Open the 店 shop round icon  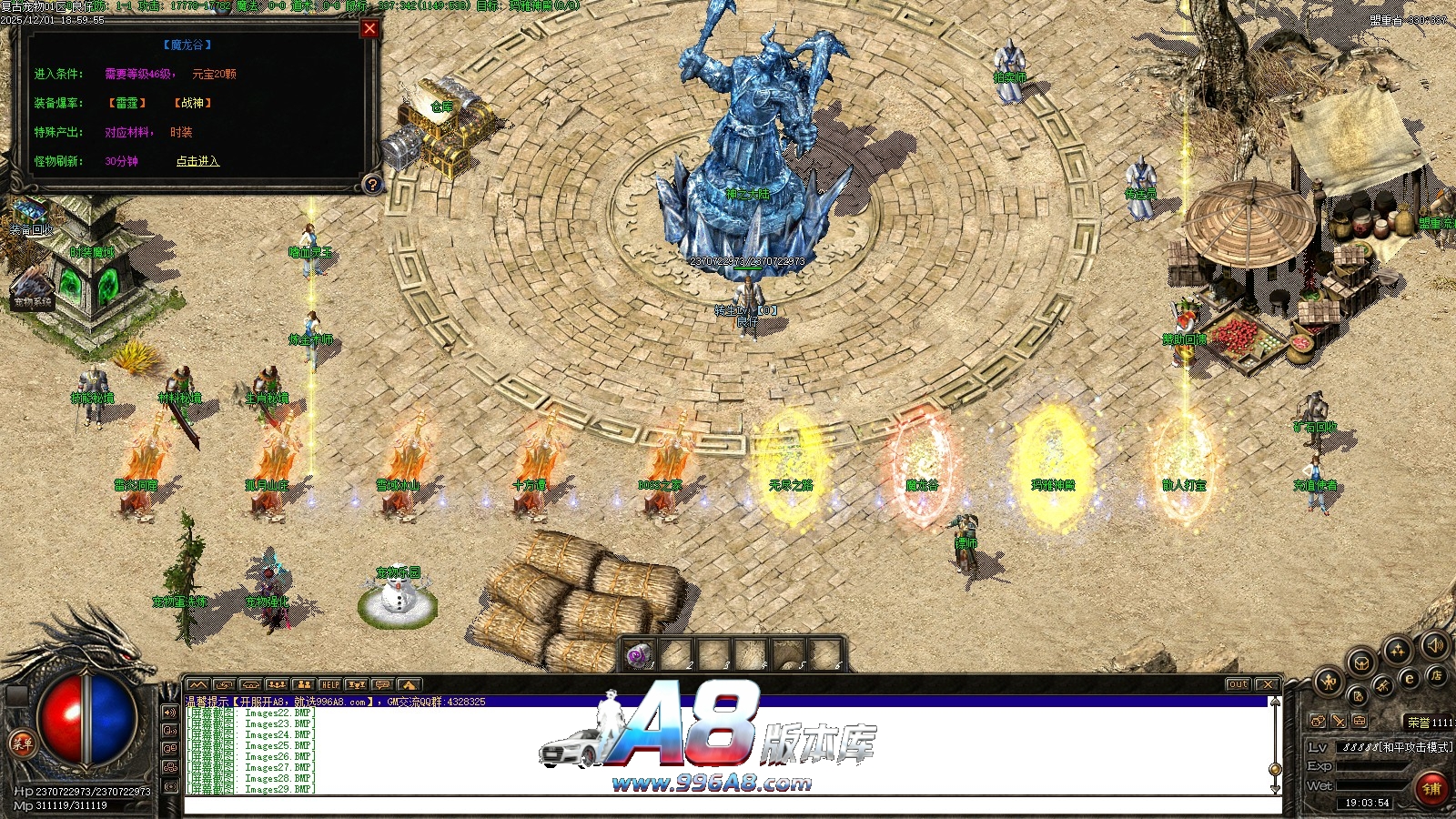(x=1436, y=675)
